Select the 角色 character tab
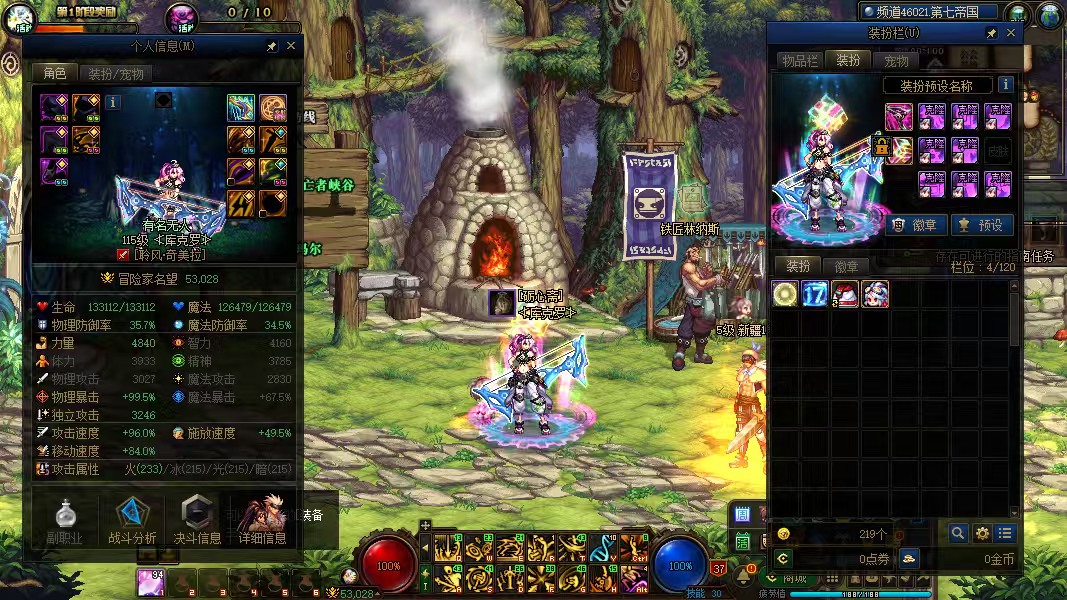Viewport: 1067px width, 600px height. (54, 73)
